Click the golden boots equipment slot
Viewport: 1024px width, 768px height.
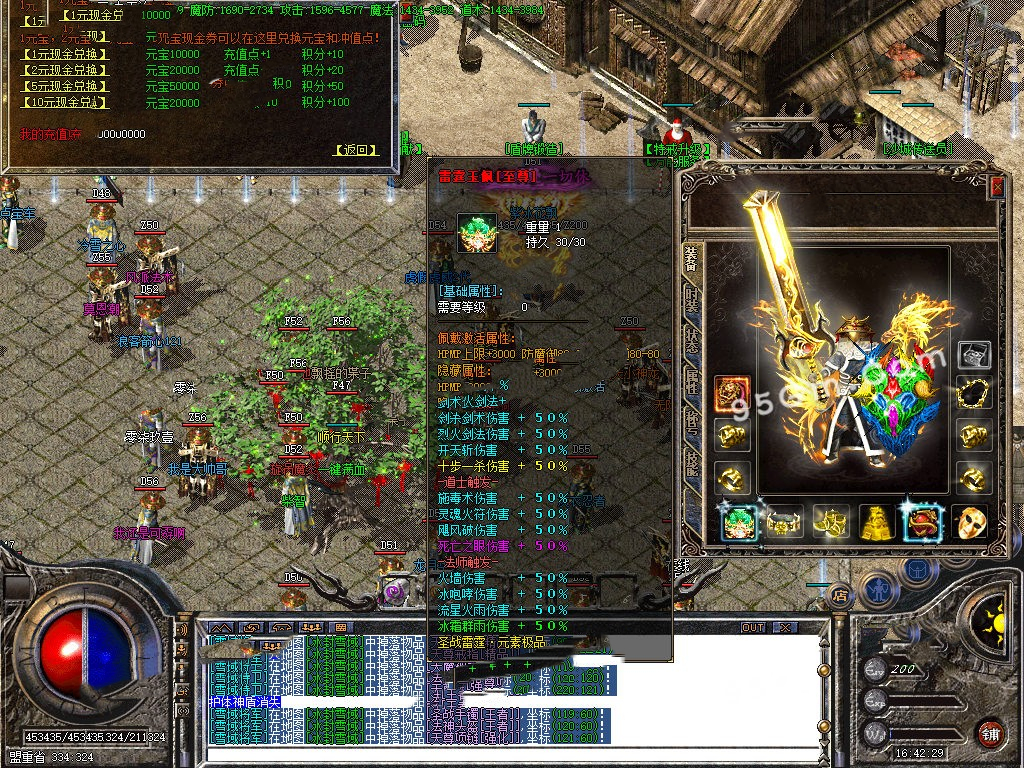click(831, 522)
